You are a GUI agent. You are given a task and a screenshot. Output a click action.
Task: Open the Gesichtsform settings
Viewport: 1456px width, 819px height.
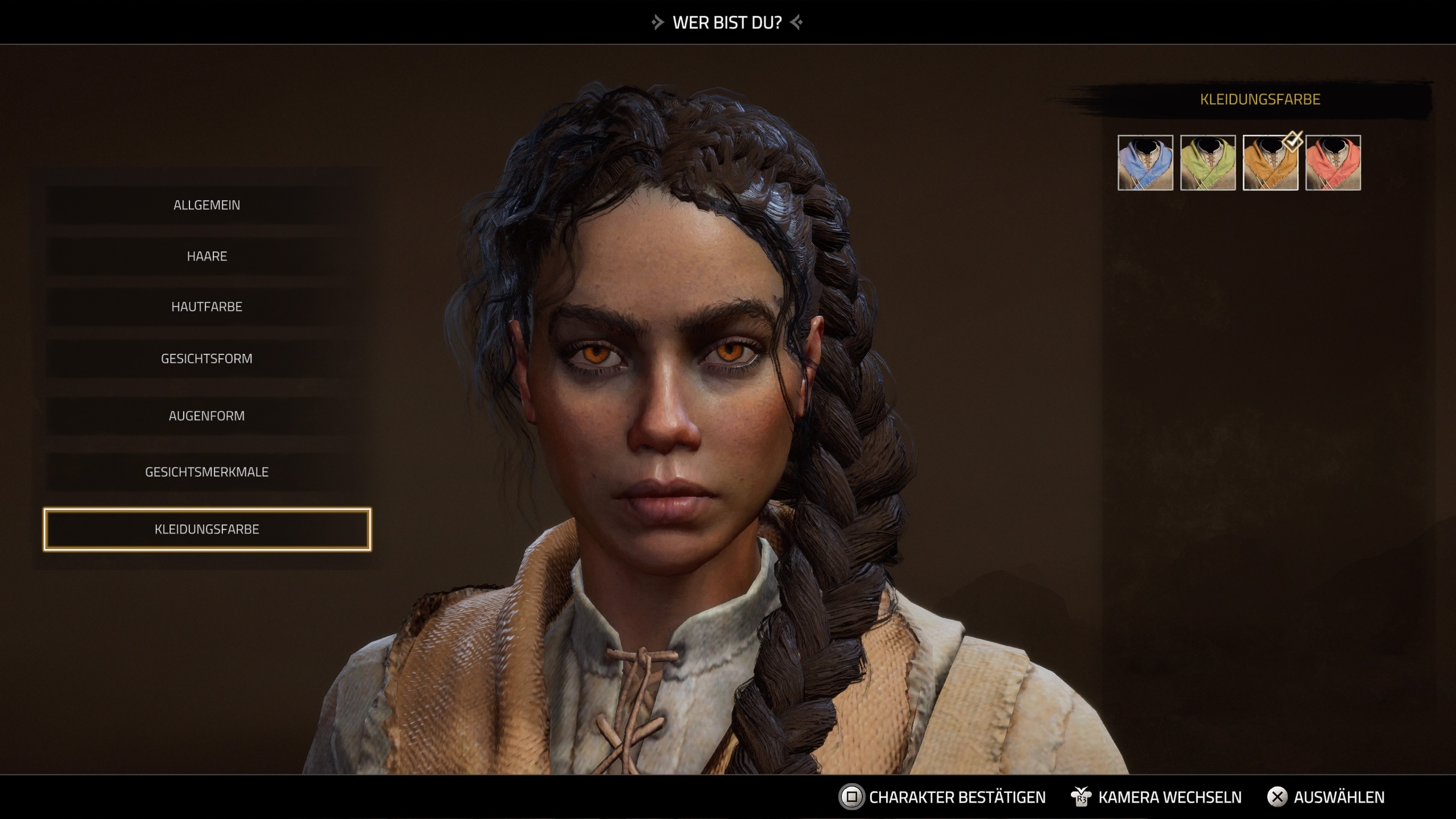207,358
